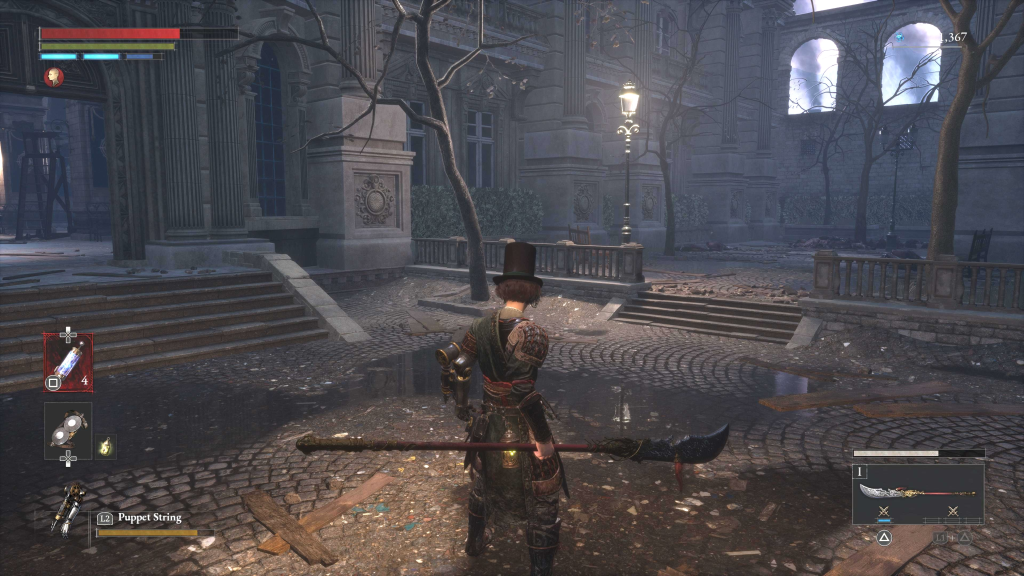Click the small glowing lamp icon
This screenshot has height=576, width=1024.
pos(105,448)
